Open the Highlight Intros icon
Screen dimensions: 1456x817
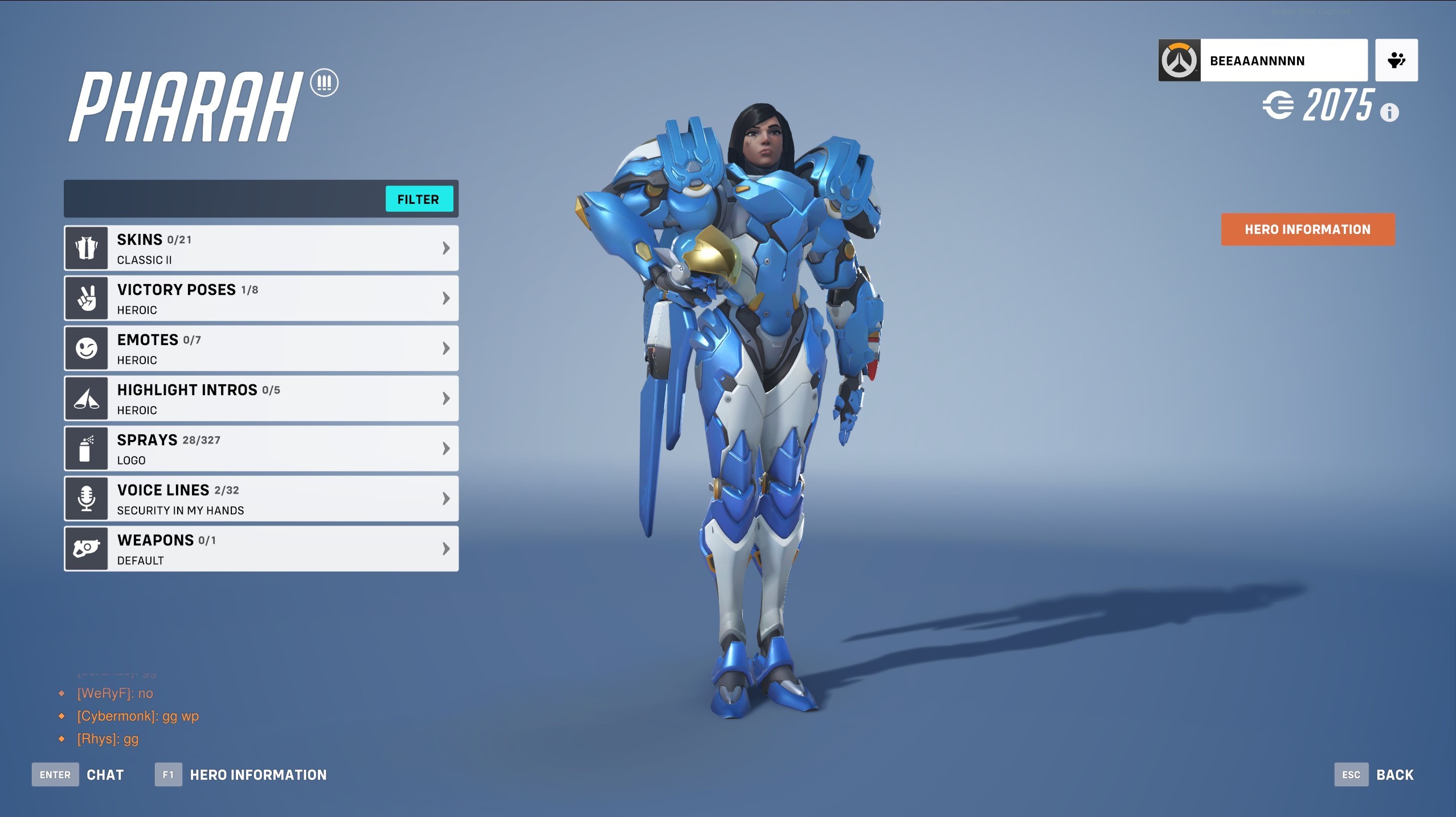(86, 398)
